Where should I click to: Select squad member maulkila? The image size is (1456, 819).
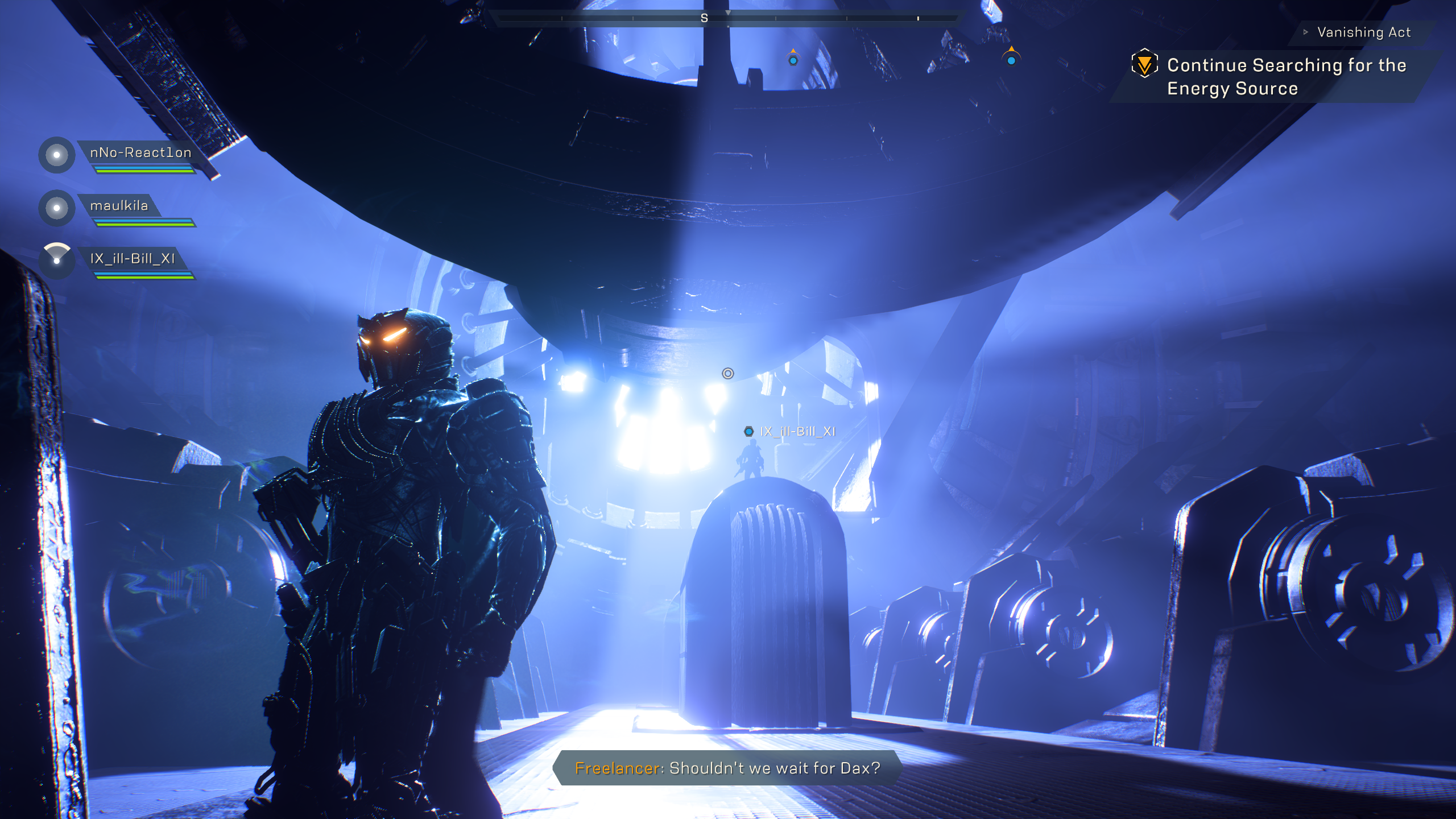pos(119,206)
